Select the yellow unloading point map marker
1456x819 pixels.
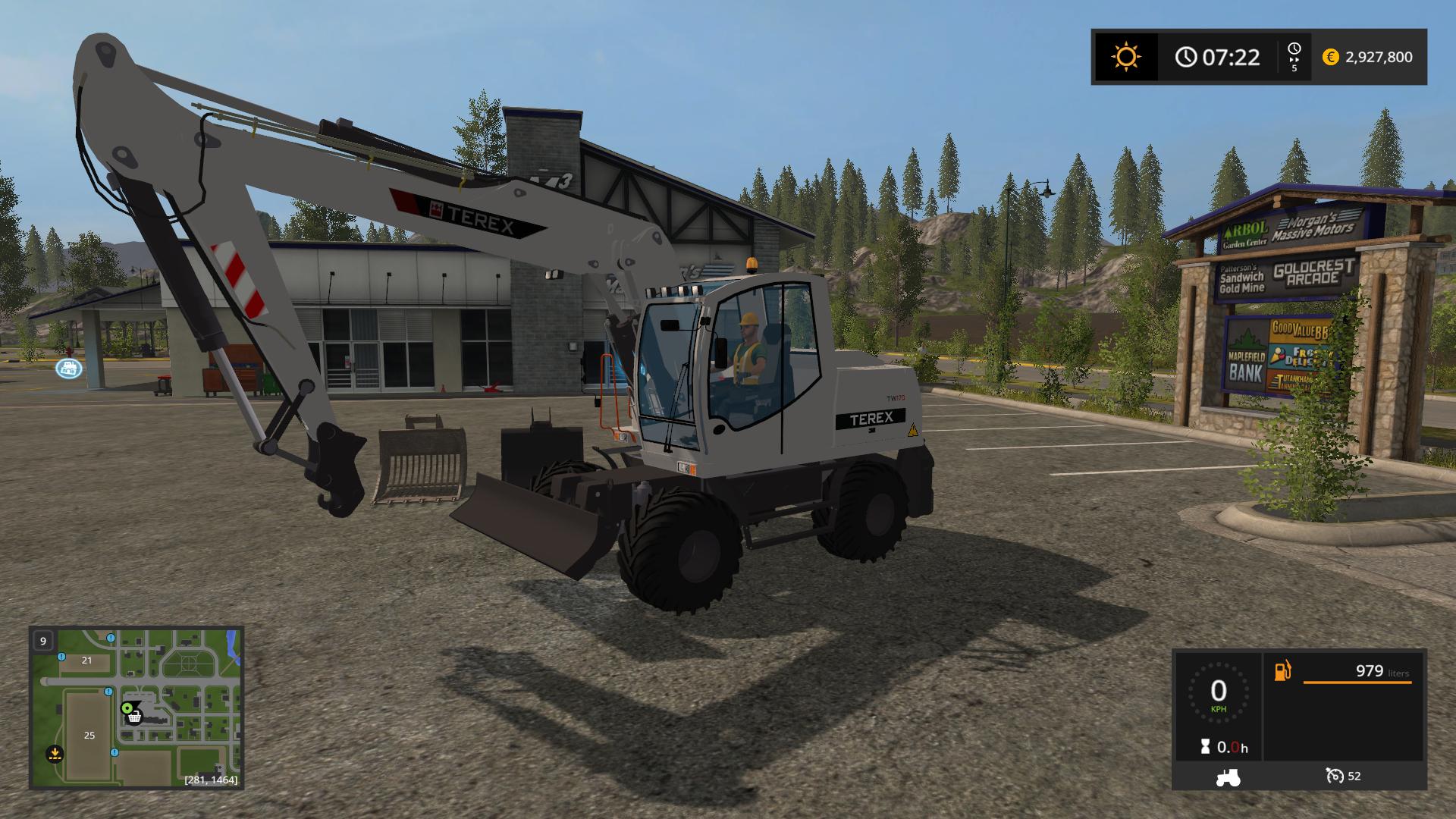(55, 754)
